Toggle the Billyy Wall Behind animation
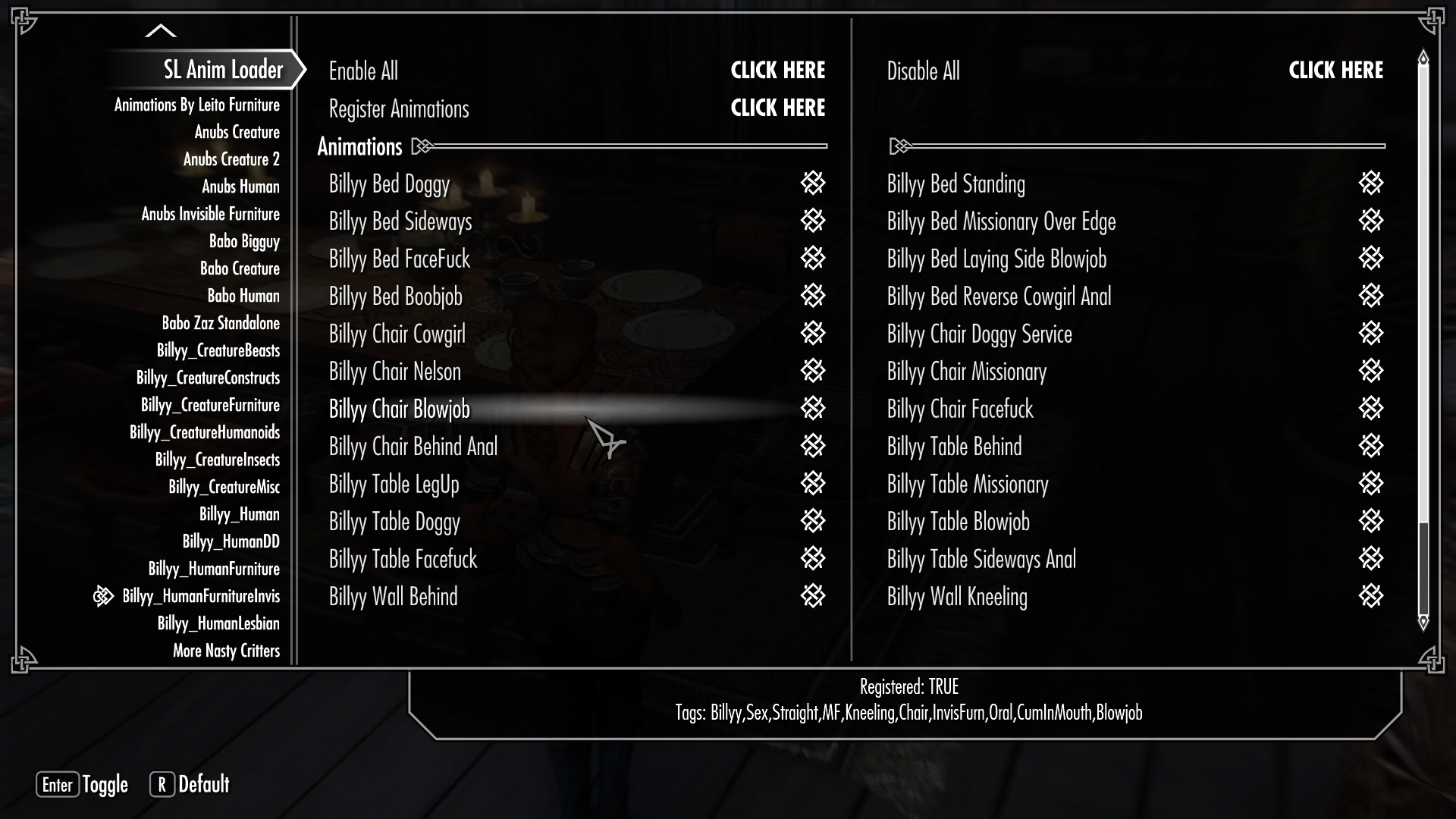1456x819 pixels. pos(813,596)
